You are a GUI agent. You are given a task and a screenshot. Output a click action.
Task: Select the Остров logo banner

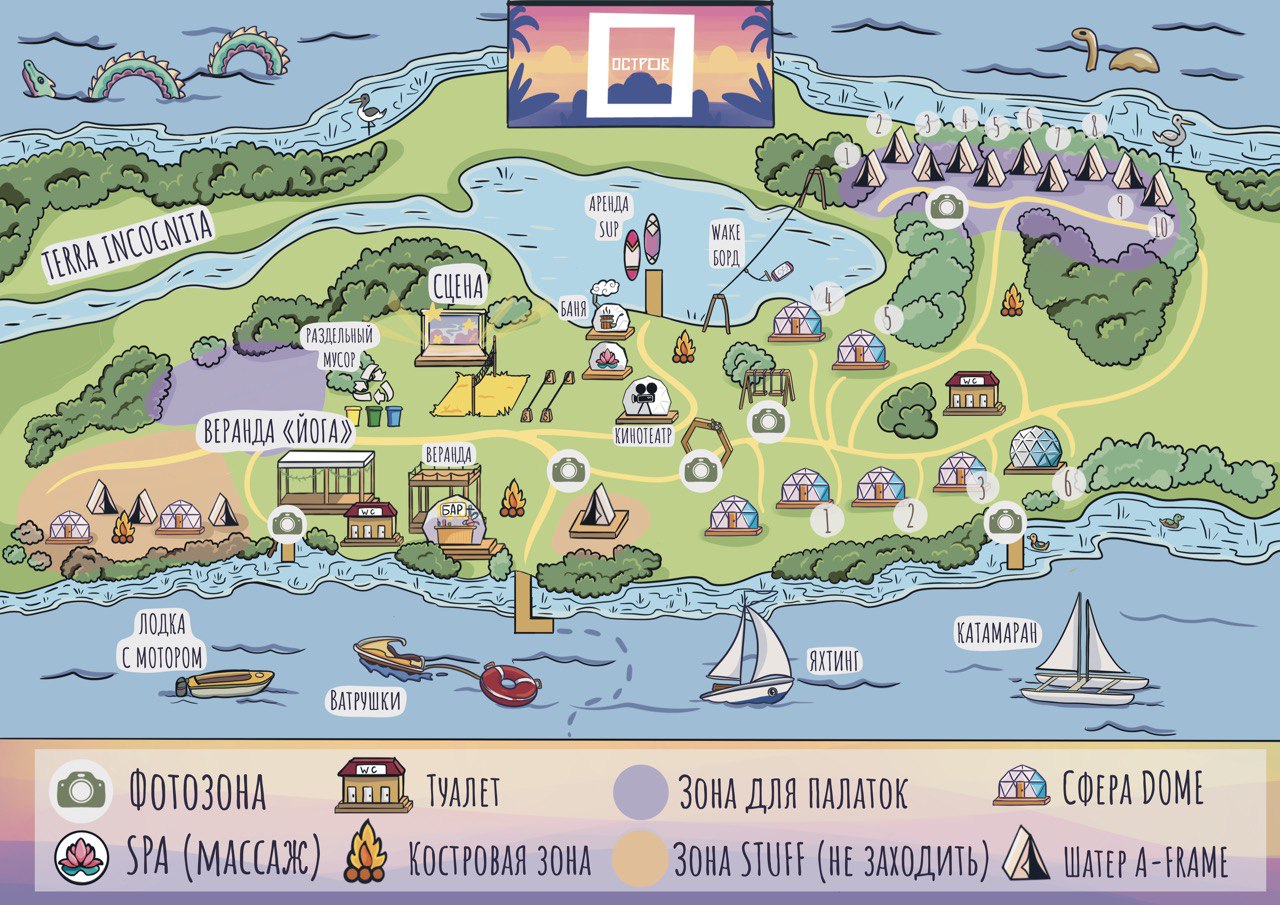tap(640, 64)
